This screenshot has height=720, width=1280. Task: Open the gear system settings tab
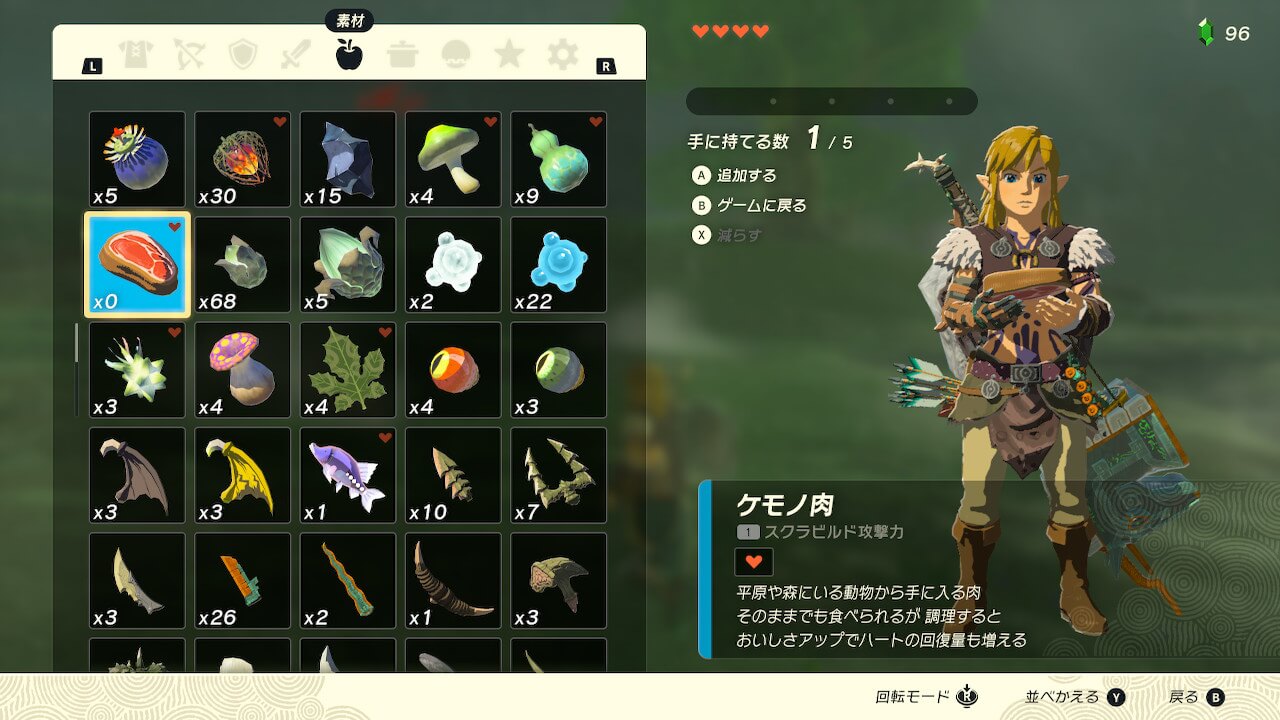point(562,54)
